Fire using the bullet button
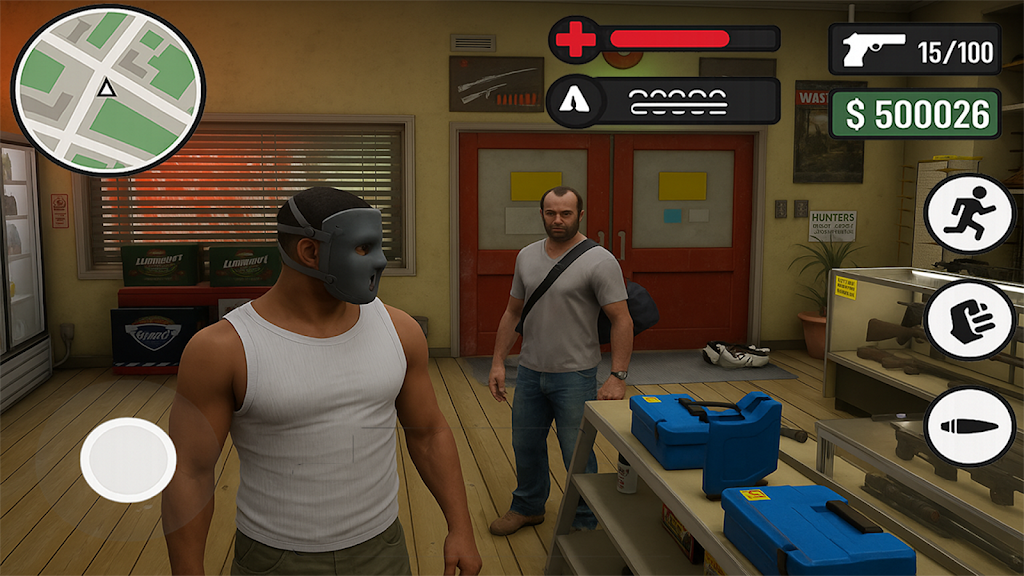Viewport: 1024px width, 576px height. tap(969, 426)
